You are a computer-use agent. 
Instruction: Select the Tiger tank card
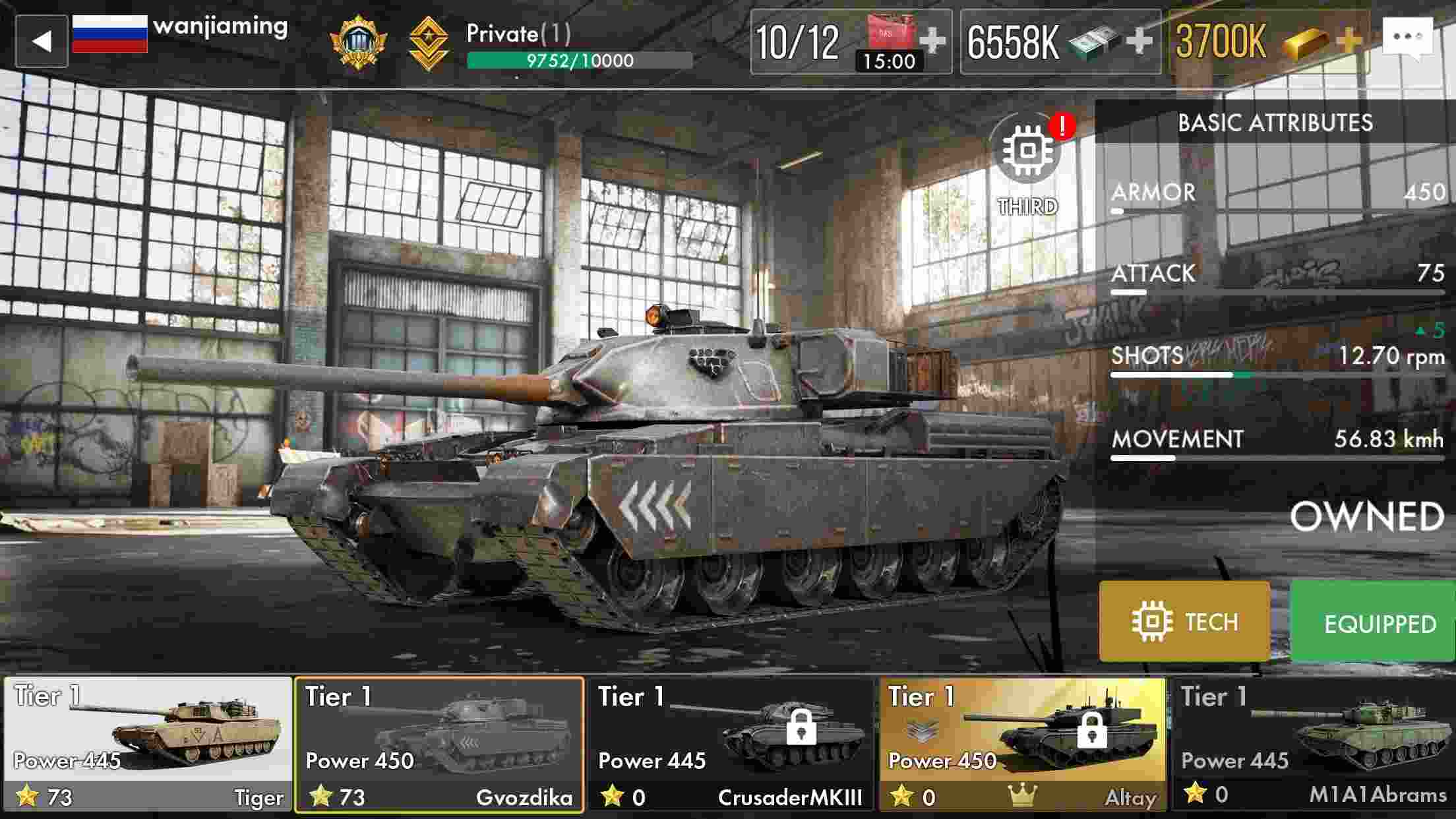click(145, 739)
